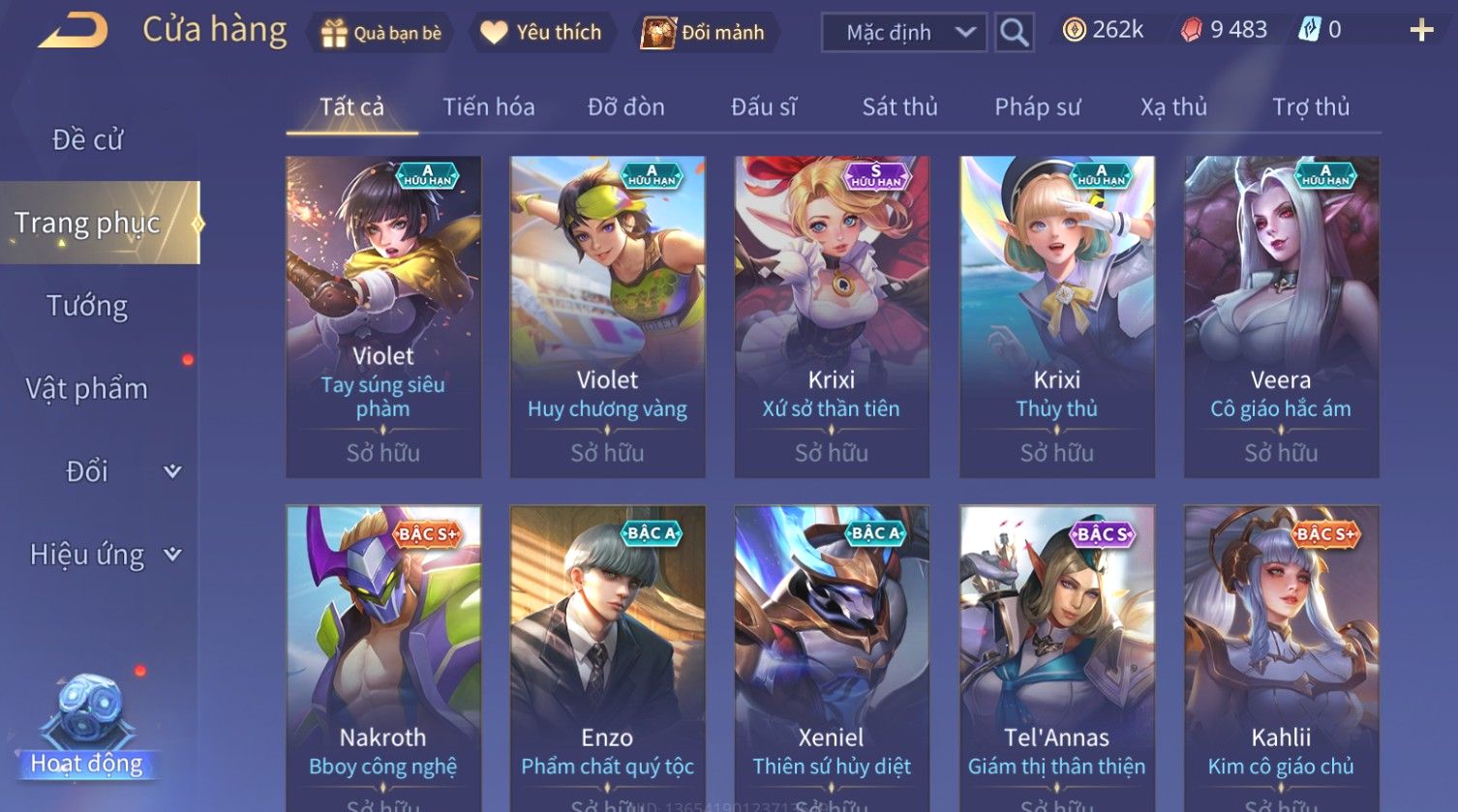
Task: Open the Tướng heroes section
Action: click(87, 306)
